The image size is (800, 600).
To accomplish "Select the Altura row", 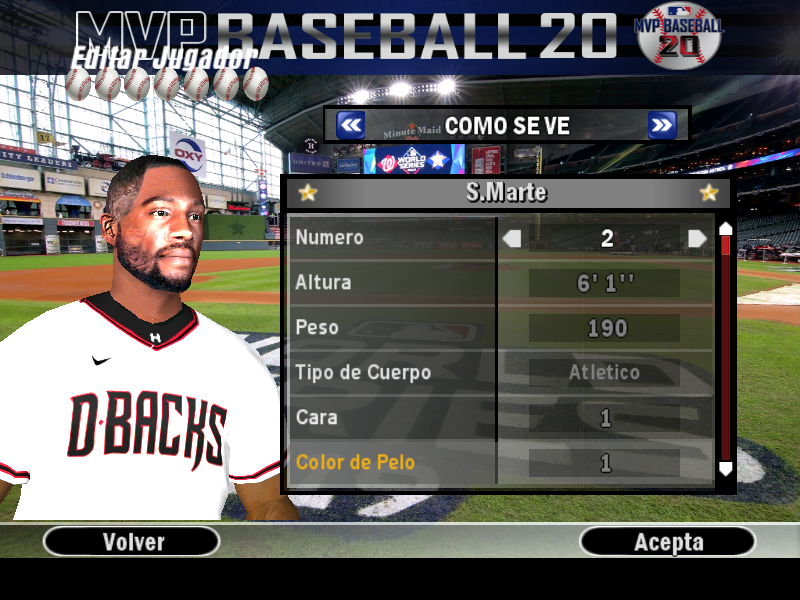I will [392, 283].
